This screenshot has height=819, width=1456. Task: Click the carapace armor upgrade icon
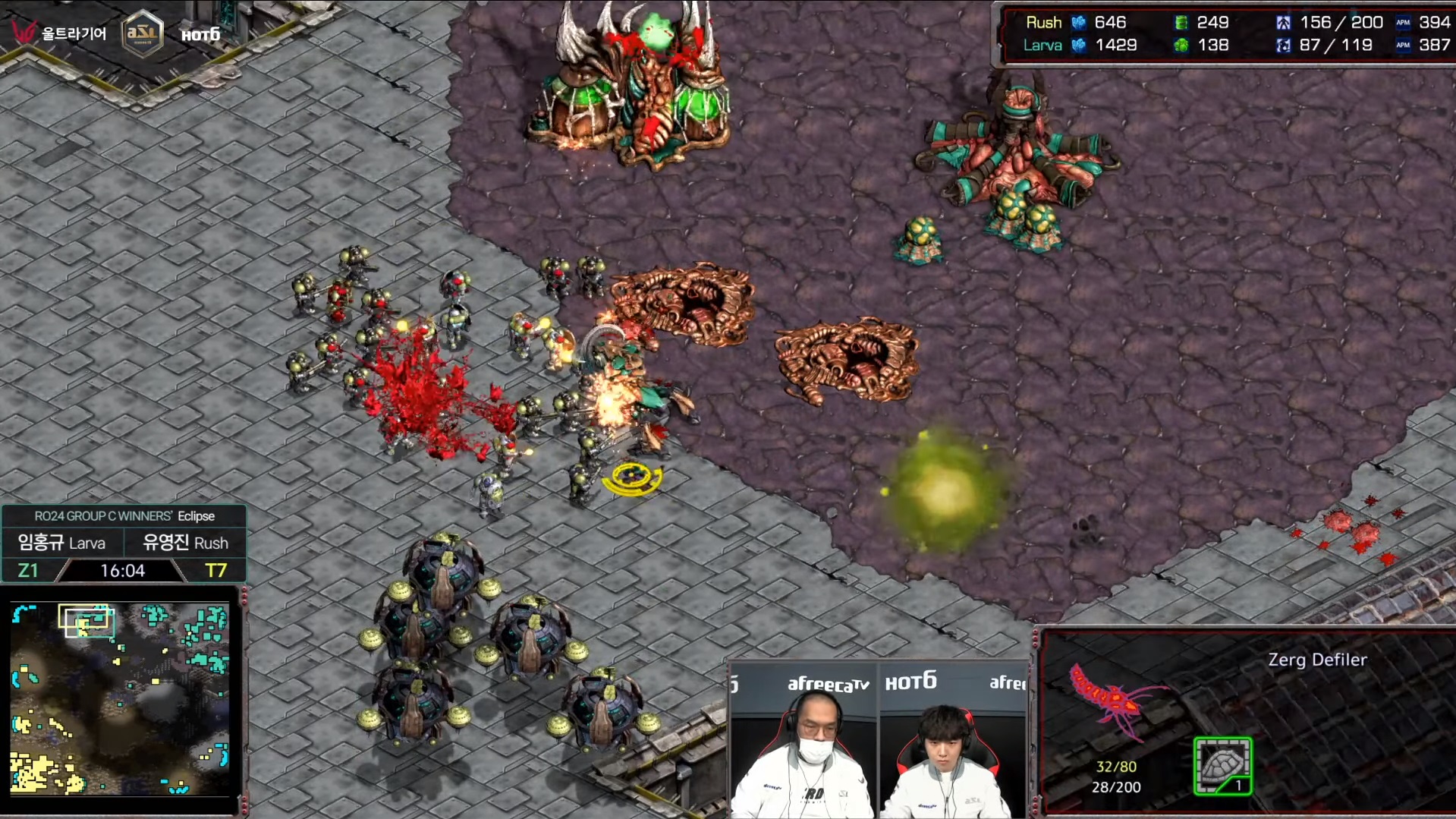click(x=1222, y=765)
